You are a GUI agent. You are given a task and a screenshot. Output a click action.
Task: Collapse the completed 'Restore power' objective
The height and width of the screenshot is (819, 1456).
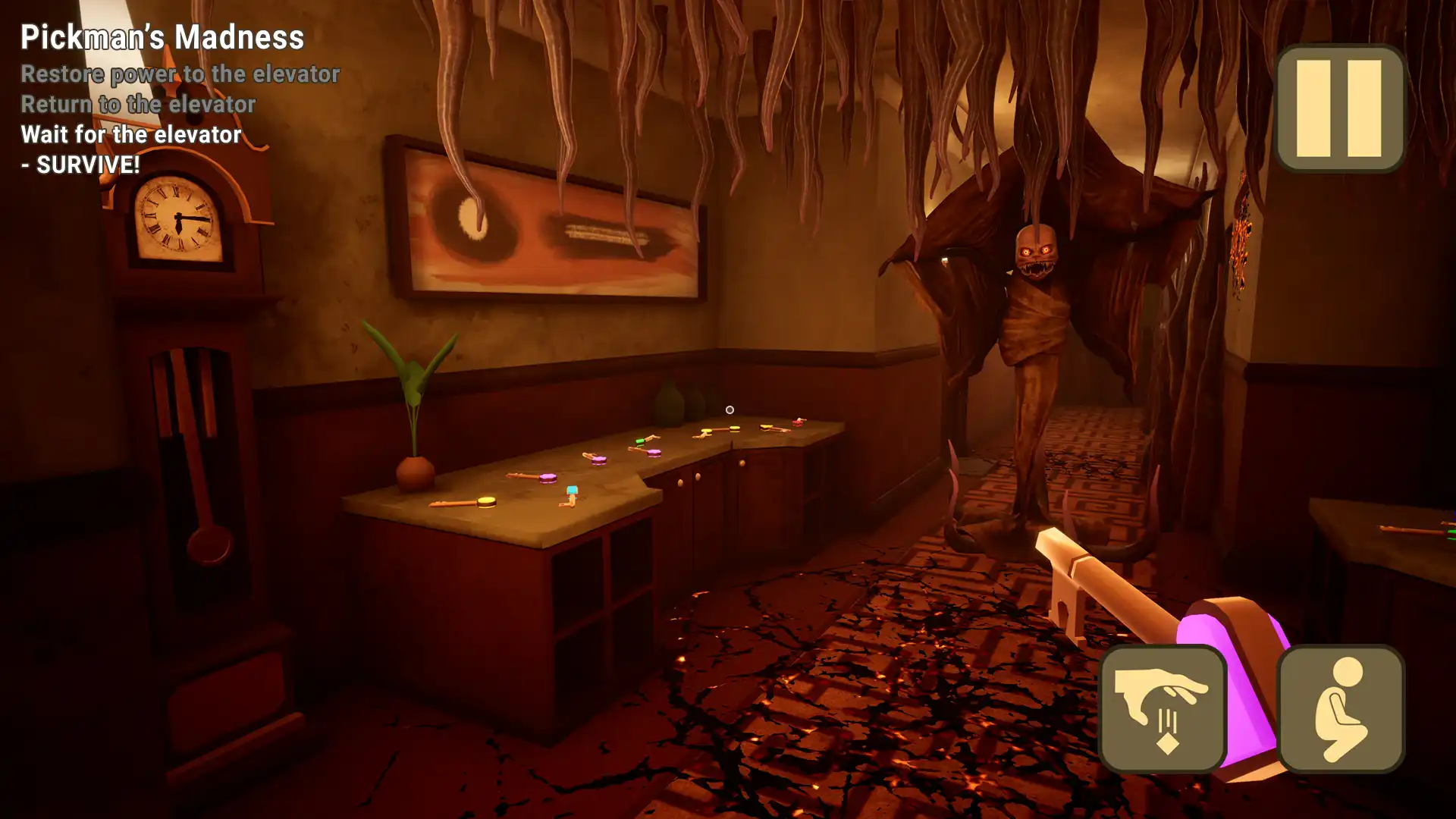(x=180, y=74)
